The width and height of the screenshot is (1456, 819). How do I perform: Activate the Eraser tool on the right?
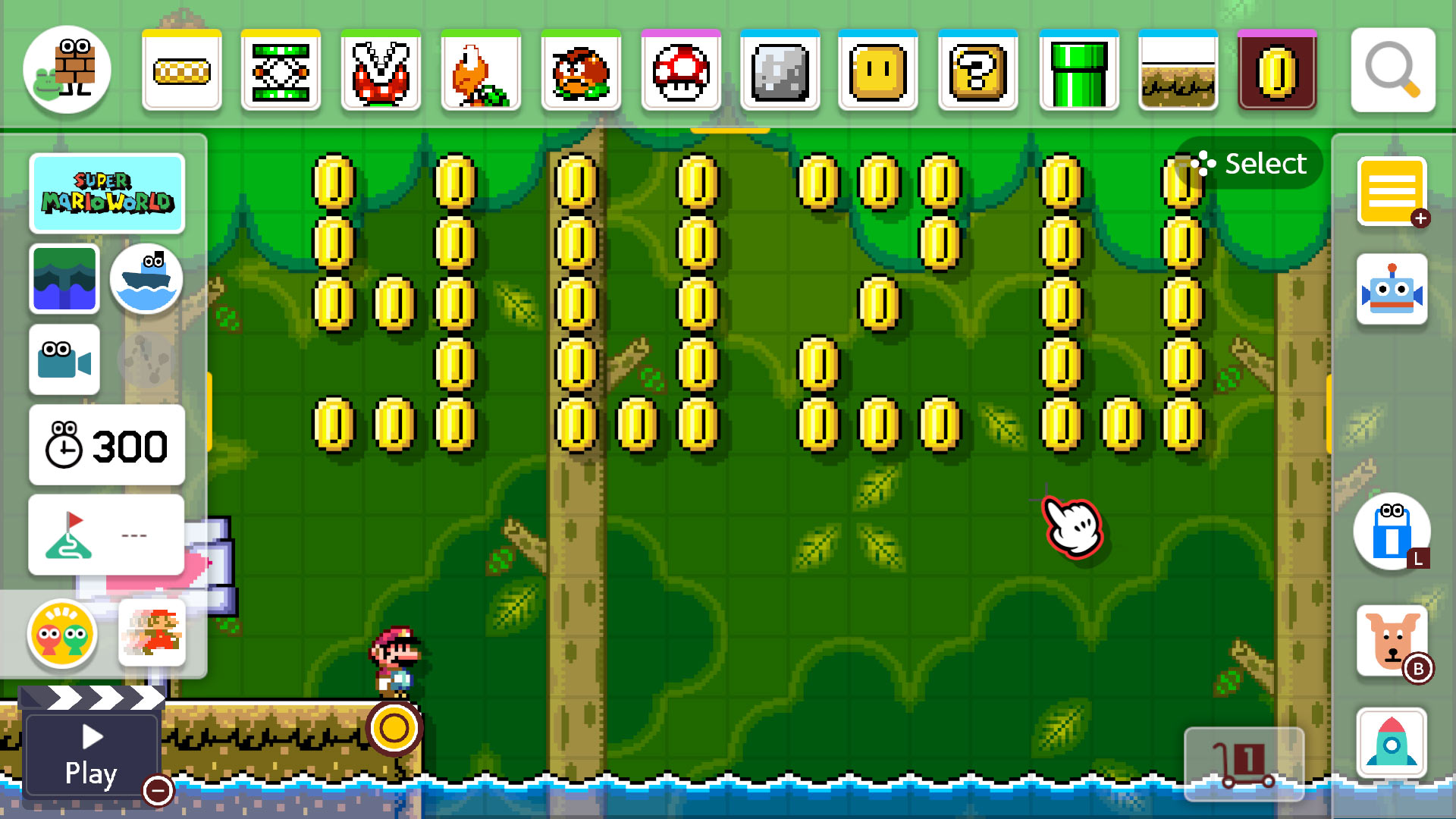pyautogui.click(x=1392, y=533)
